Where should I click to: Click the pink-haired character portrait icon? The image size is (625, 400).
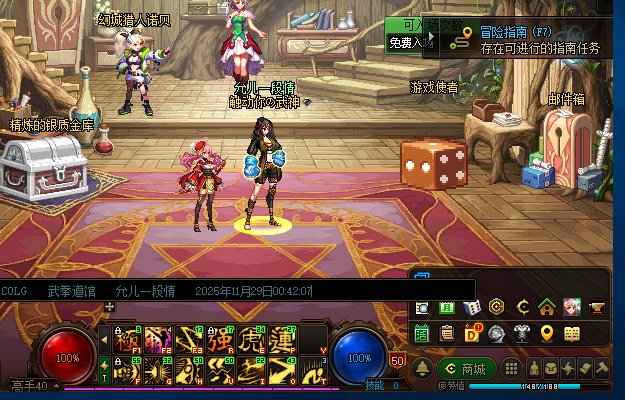coord(571,307)
